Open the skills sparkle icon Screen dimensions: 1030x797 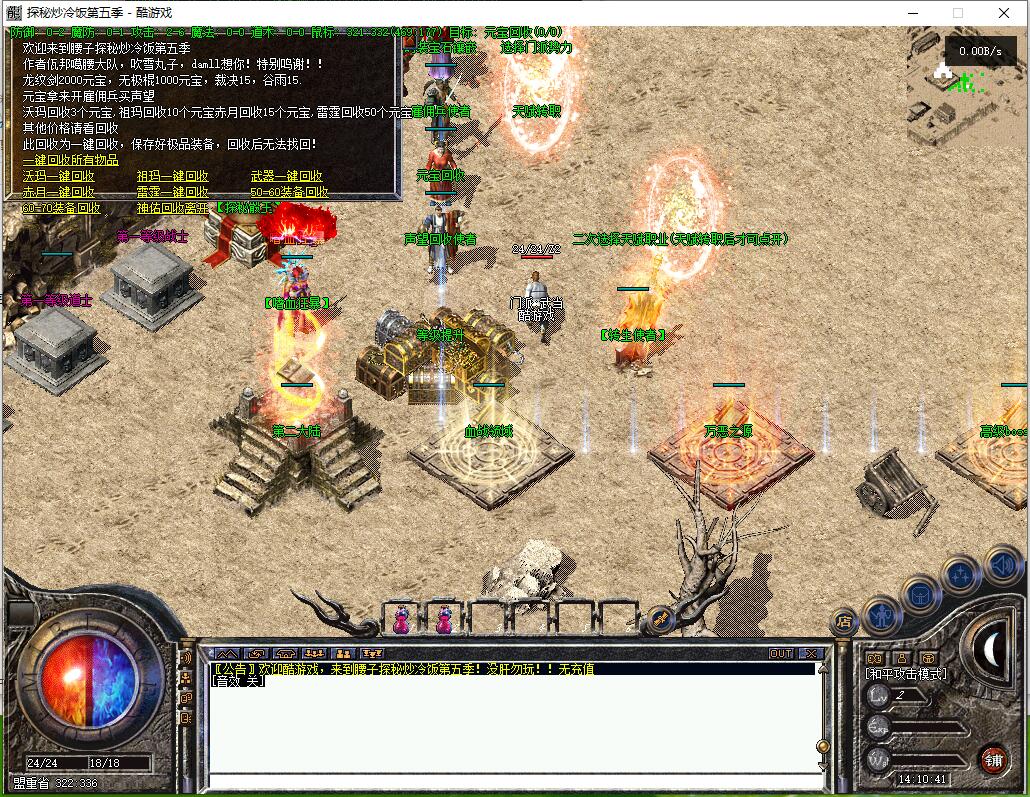960,575
